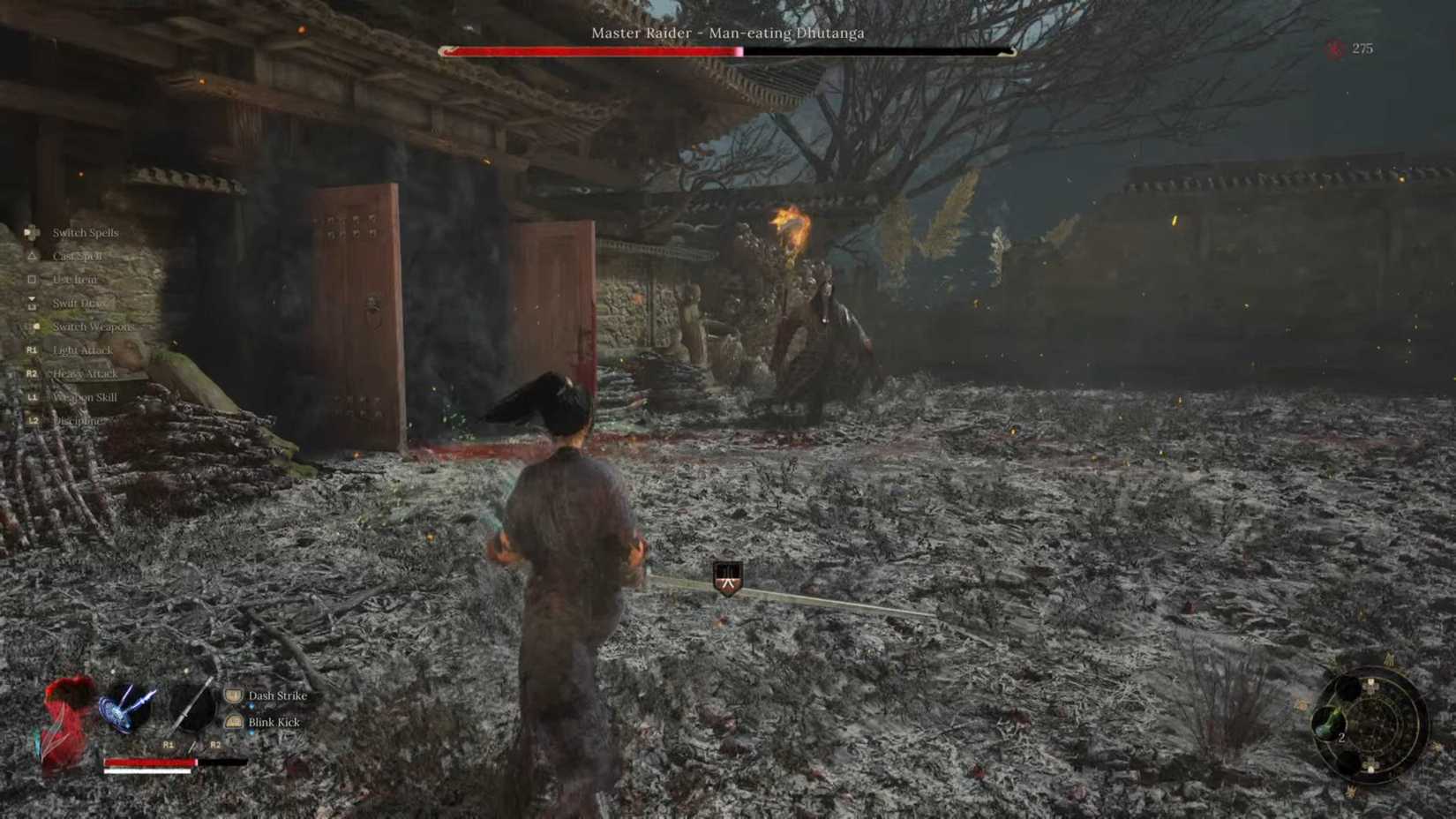Click the triangle icon next to Cast Spell
The image size is (1456, 819).
tap(32, 256)
